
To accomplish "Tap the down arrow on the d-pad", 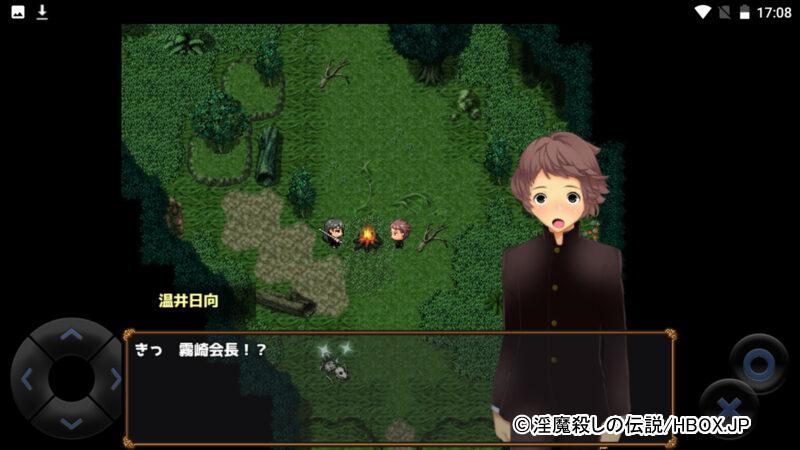I will click(70, 422).
